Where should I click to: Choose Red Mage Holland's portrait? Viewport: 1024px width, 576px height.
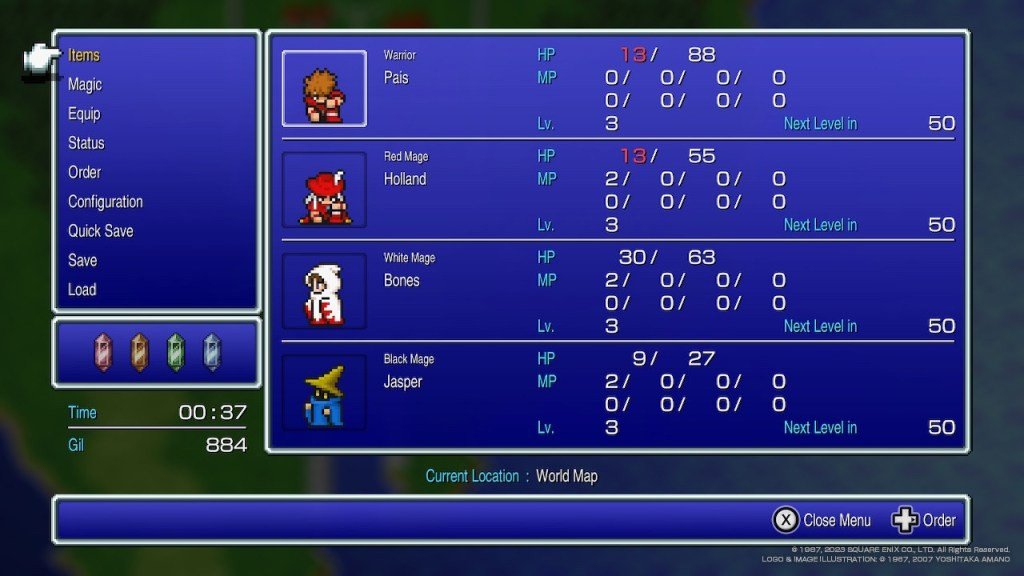coord(324,190)
